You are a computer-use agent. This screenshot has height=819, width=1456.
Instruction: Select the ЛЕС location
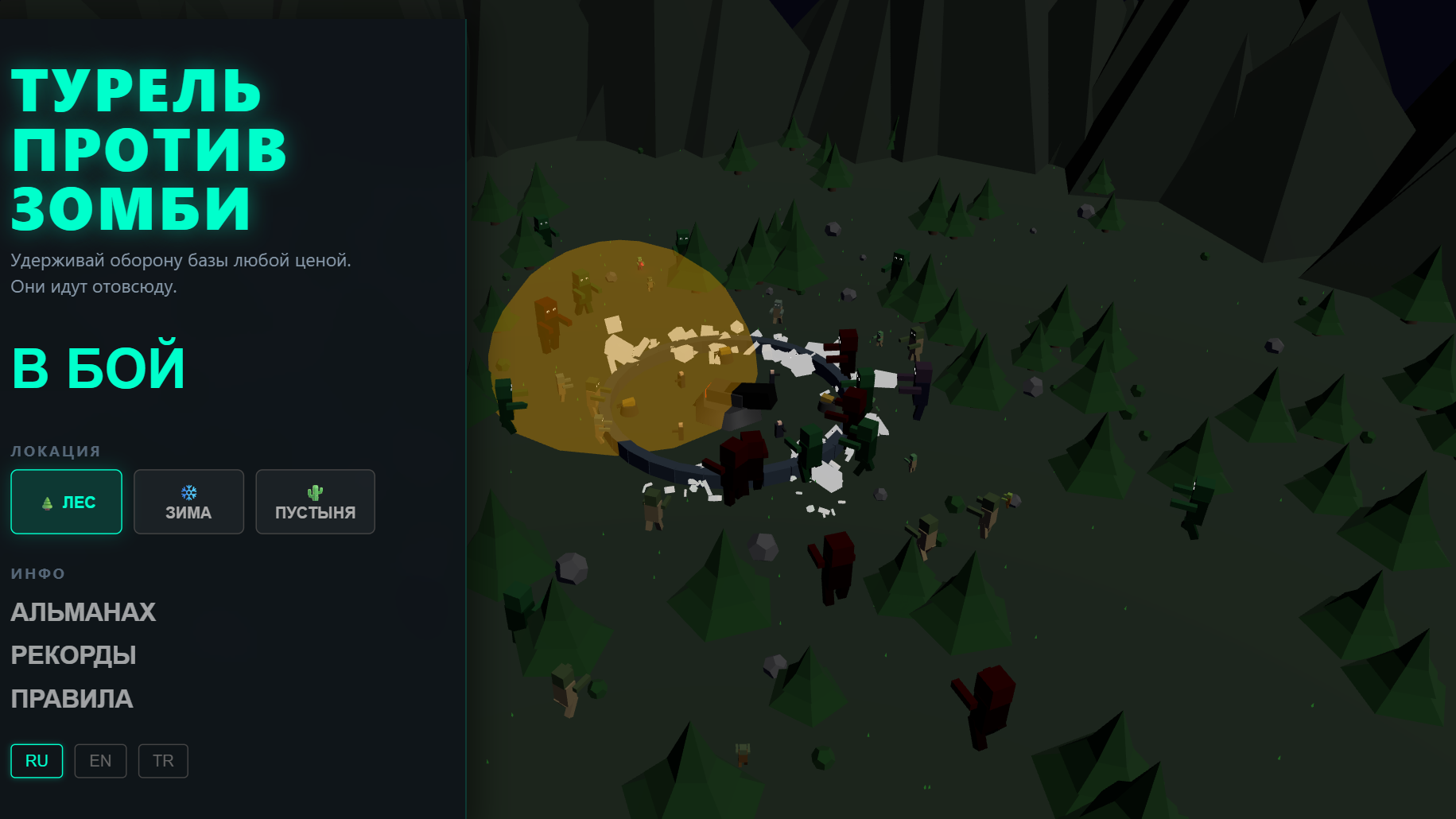pos(66,502)
